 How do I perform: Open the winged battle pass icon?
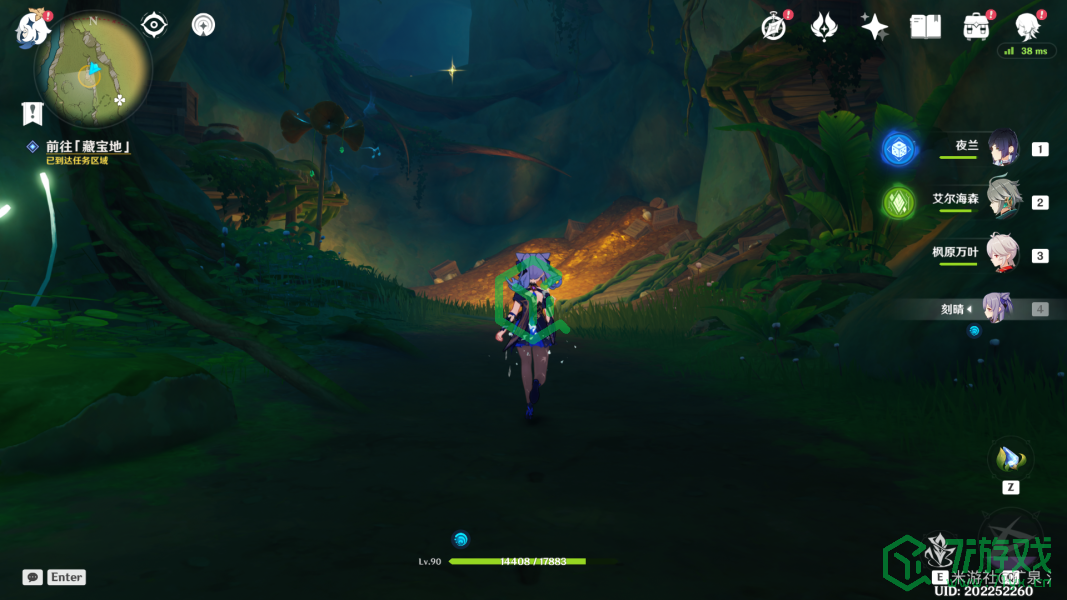[x=824, y=27]
